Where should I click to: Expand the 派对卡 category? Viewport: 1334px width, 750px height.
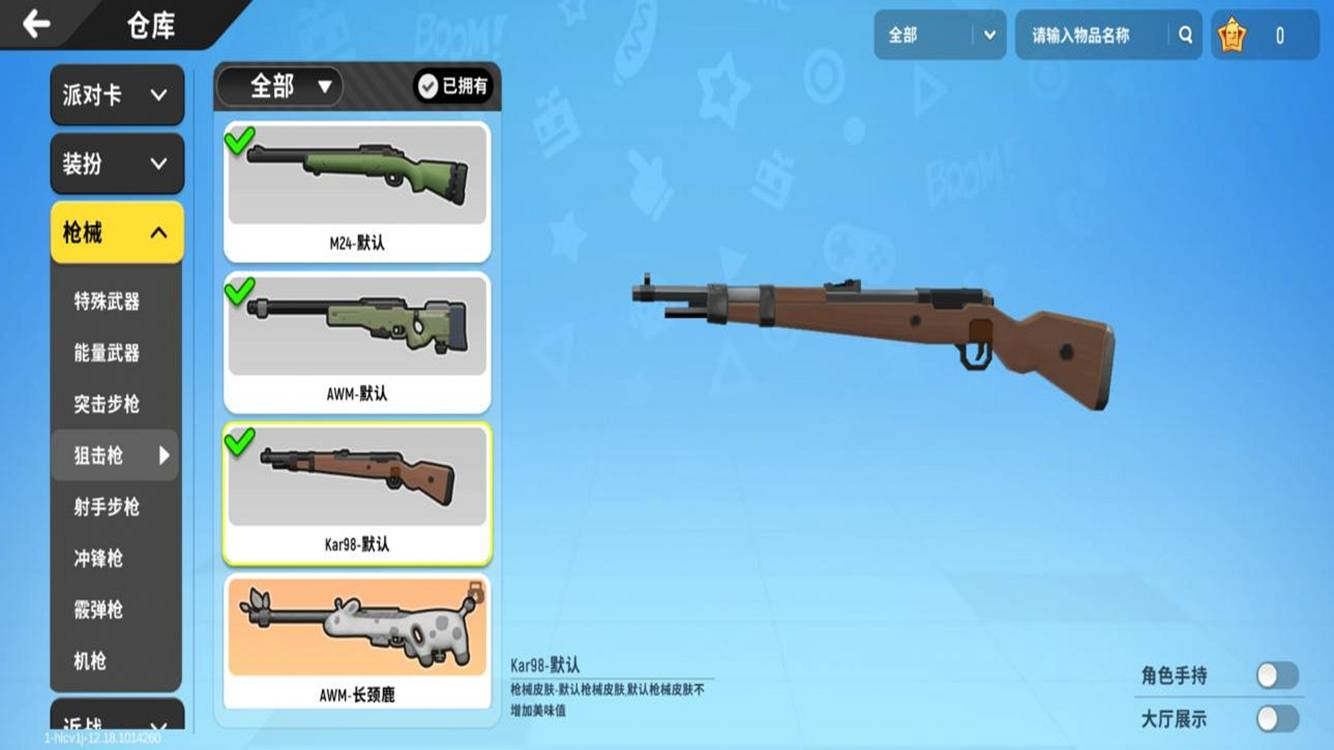point(117,95)
